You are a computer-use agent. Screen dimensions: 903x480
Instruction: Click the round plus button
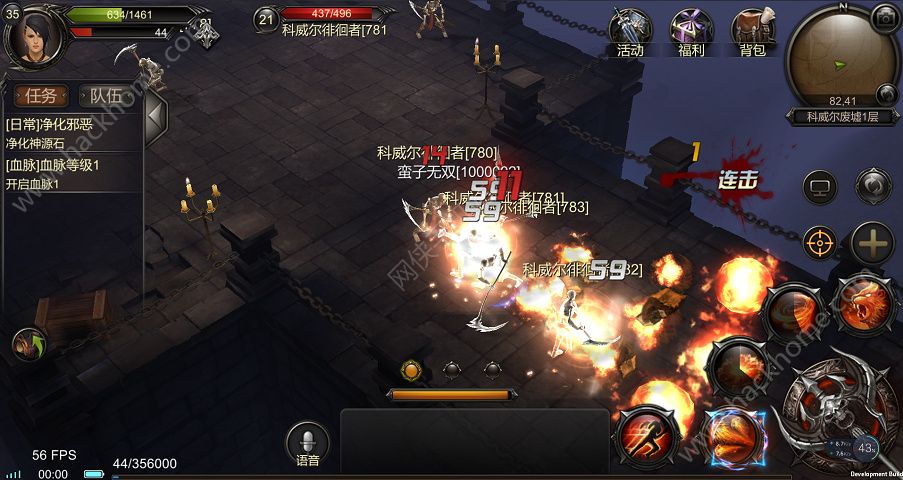click(x=873, y=242)
